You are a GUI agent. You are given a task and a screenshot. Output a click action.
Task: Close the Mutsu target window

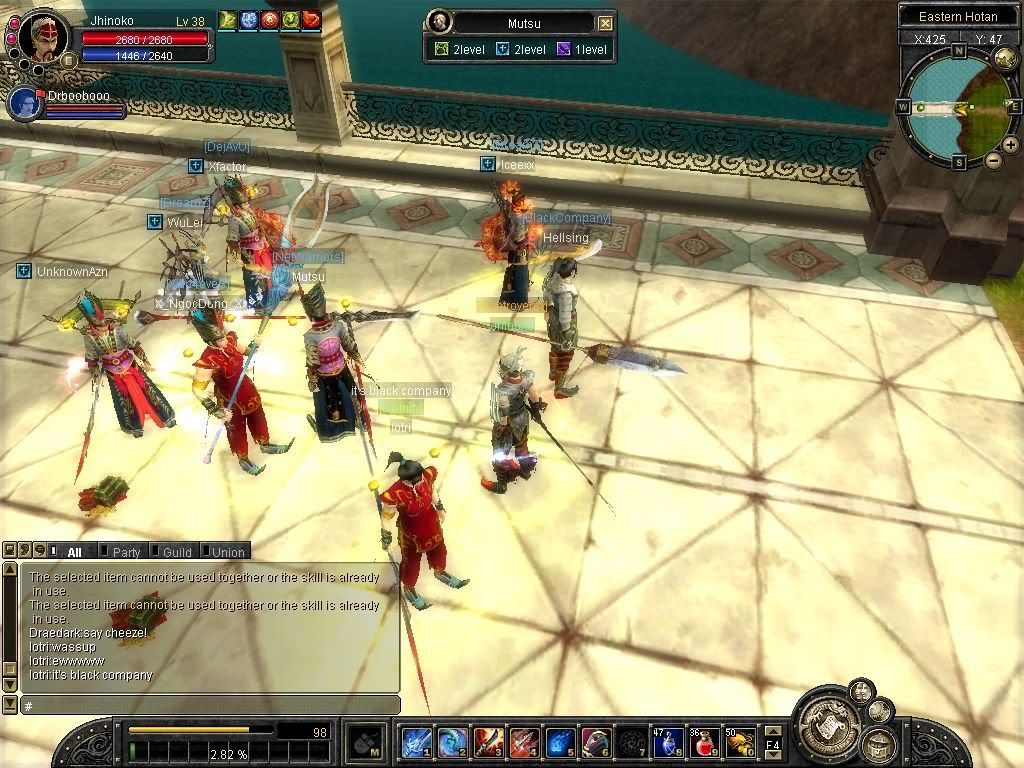pyautogui.click(x=605, y=23)
